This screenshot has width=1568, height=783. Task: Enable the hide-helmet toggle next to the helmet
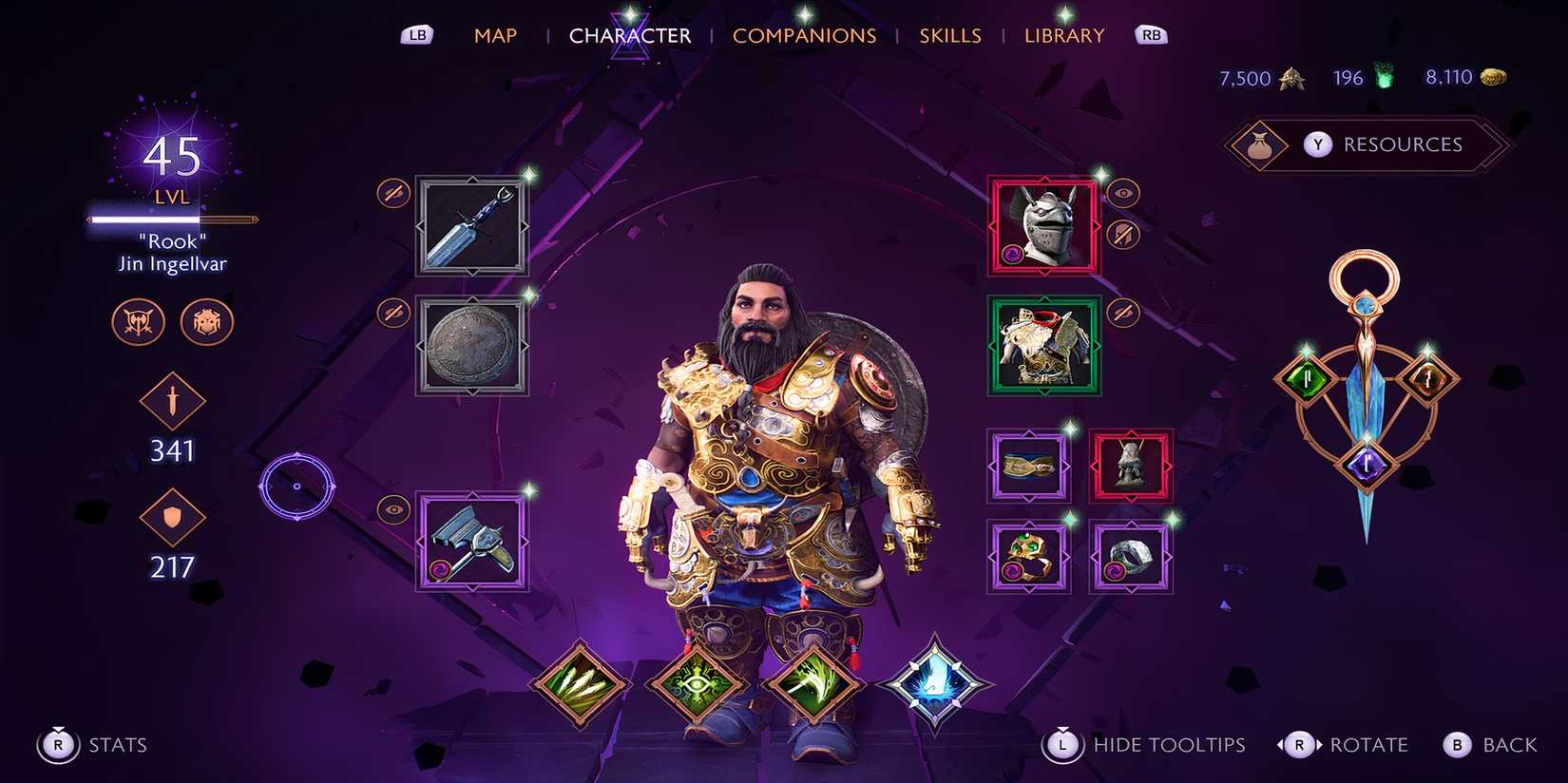coord(1122,233)
